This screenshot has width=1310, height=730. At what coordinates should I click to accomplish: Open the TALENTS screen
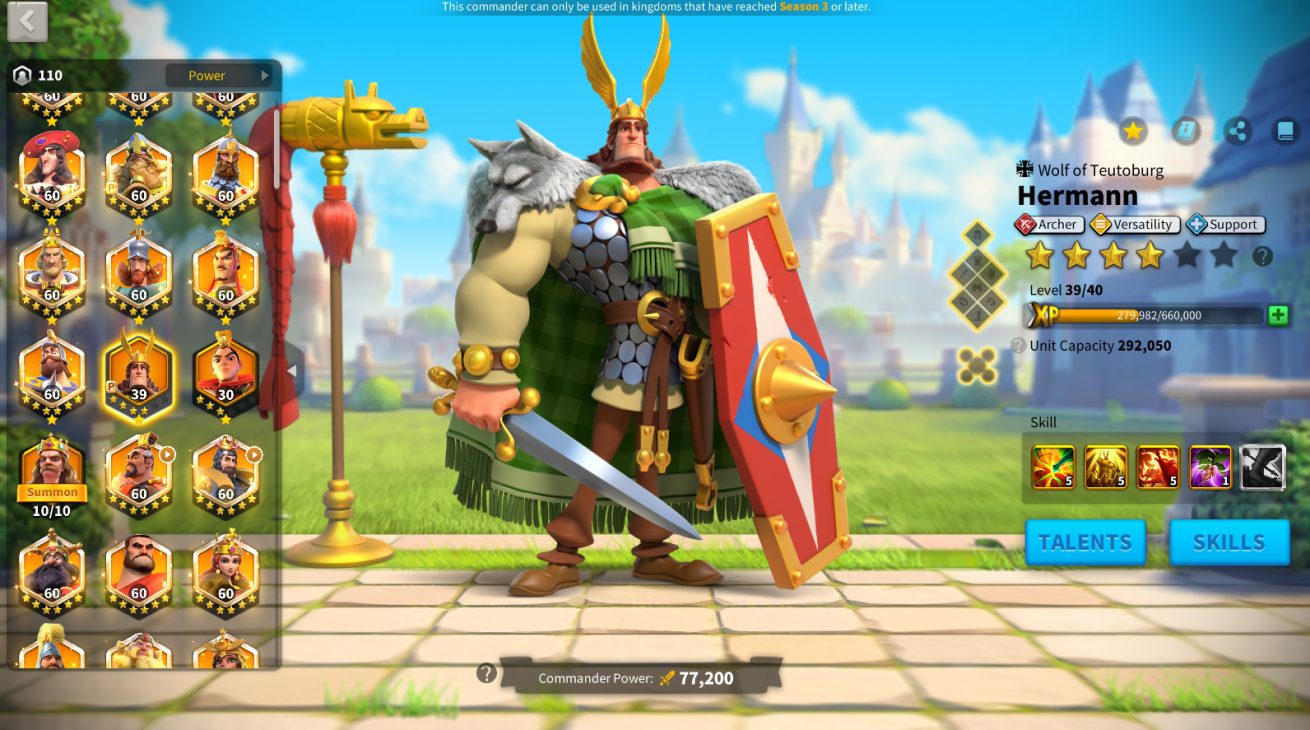tap(1085, 542)
